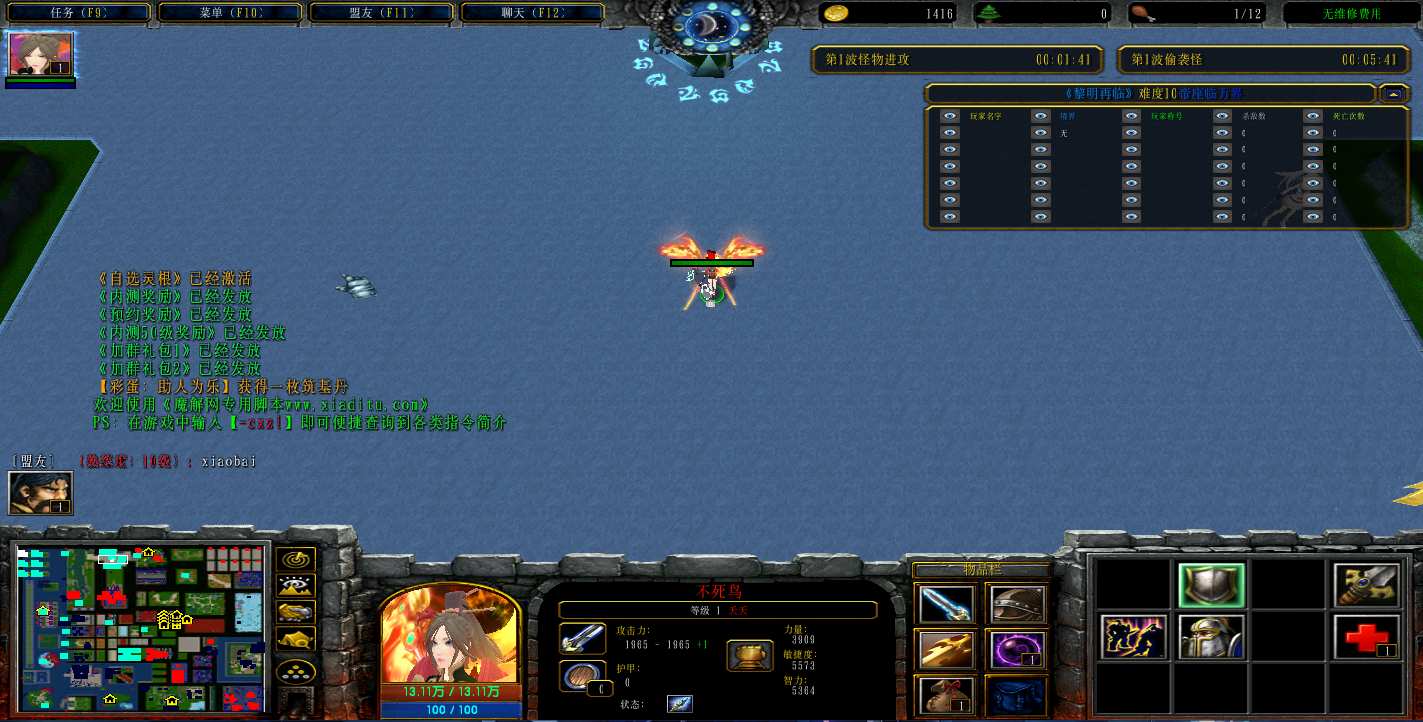Click the minimap signal ping button
1423x722 pixels.
click(x=297, y=560)
